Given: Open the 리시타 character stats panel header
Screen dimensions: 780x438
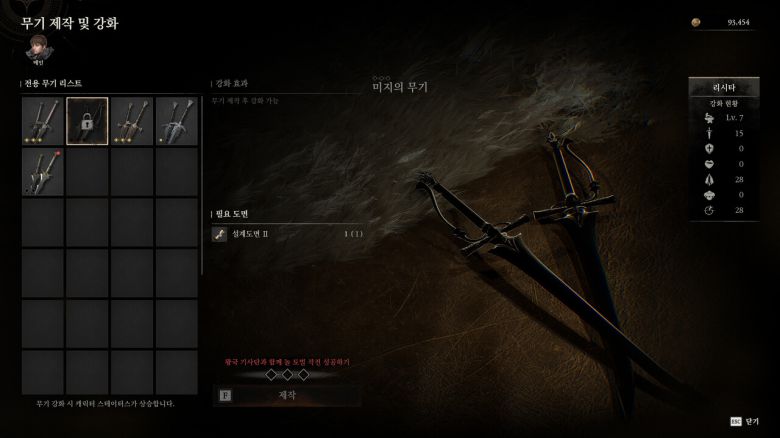Looking at the screenshot, I should (723, 87).
